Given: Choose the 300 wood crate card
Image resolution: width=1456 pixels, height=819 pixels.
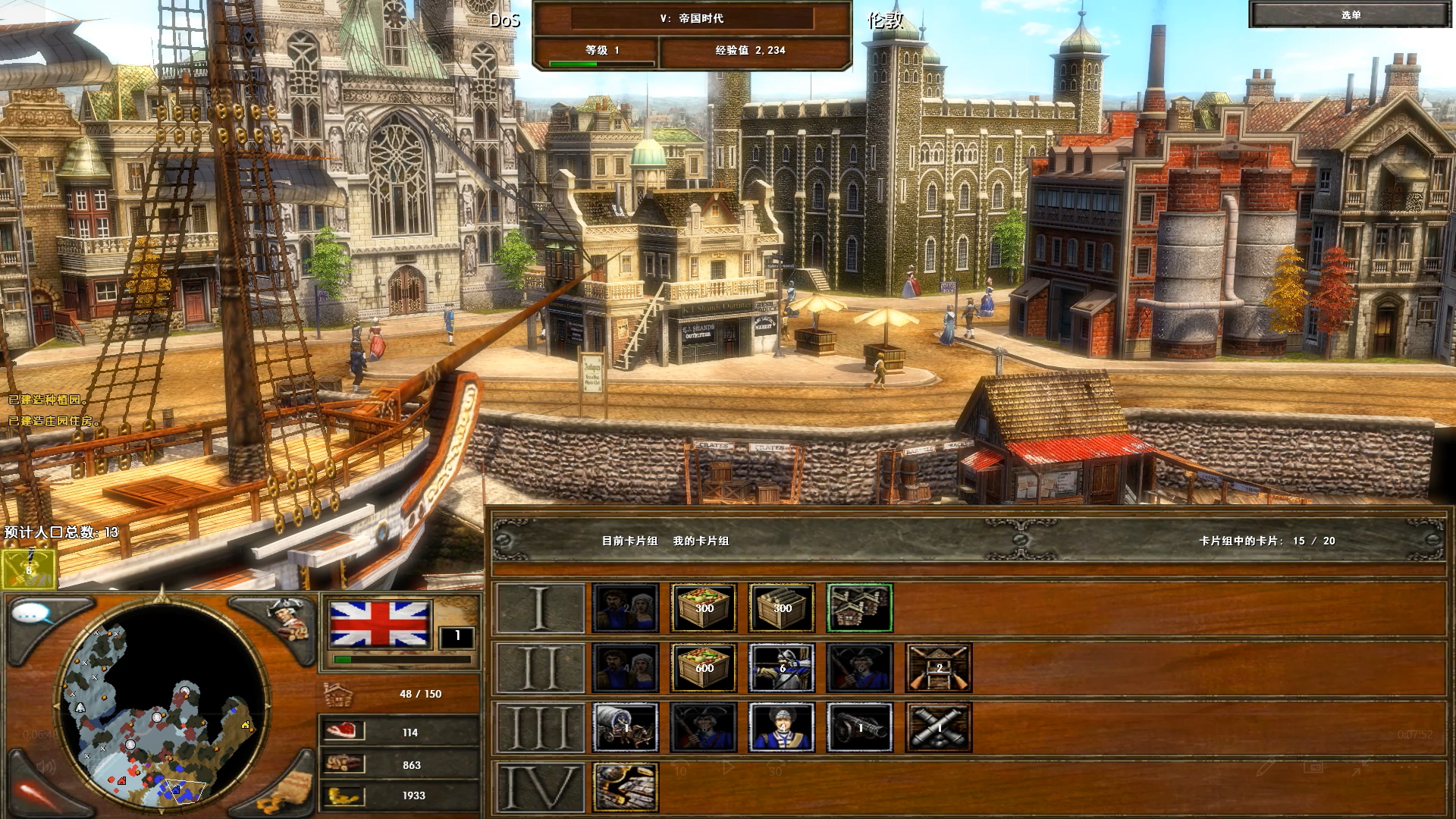Looking at the screenshot, I should click(x=782, y=608).
